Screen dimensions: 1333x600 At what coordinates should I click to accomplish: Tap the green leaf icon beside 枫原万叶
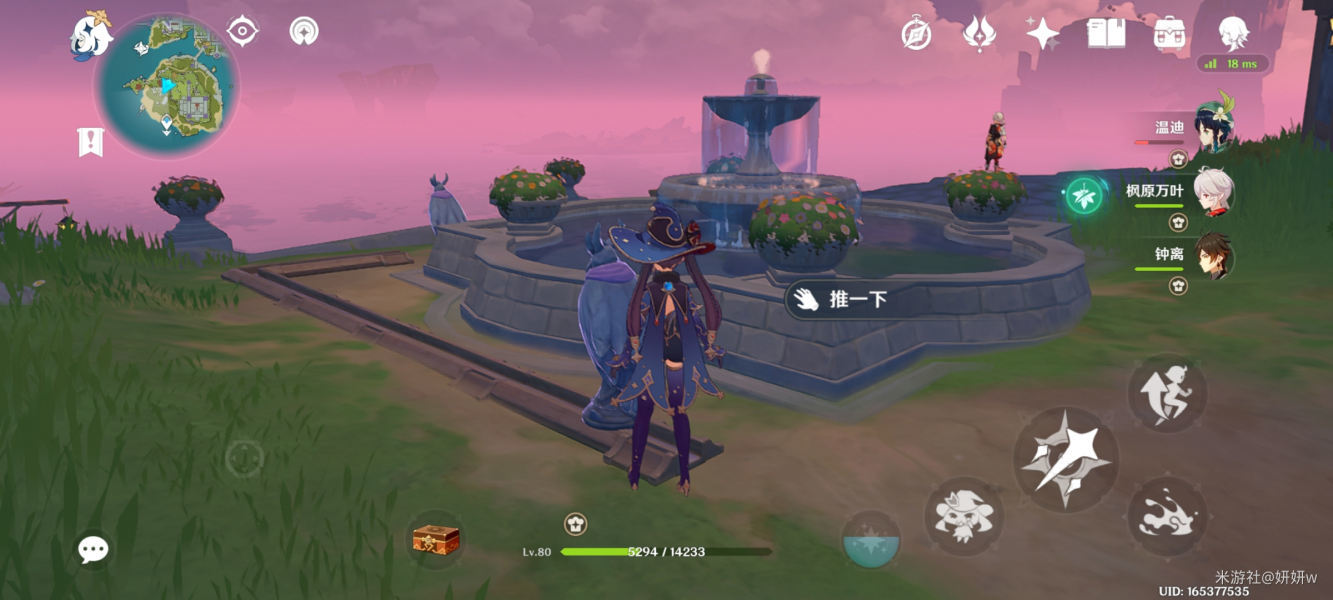click(1084, 195)
